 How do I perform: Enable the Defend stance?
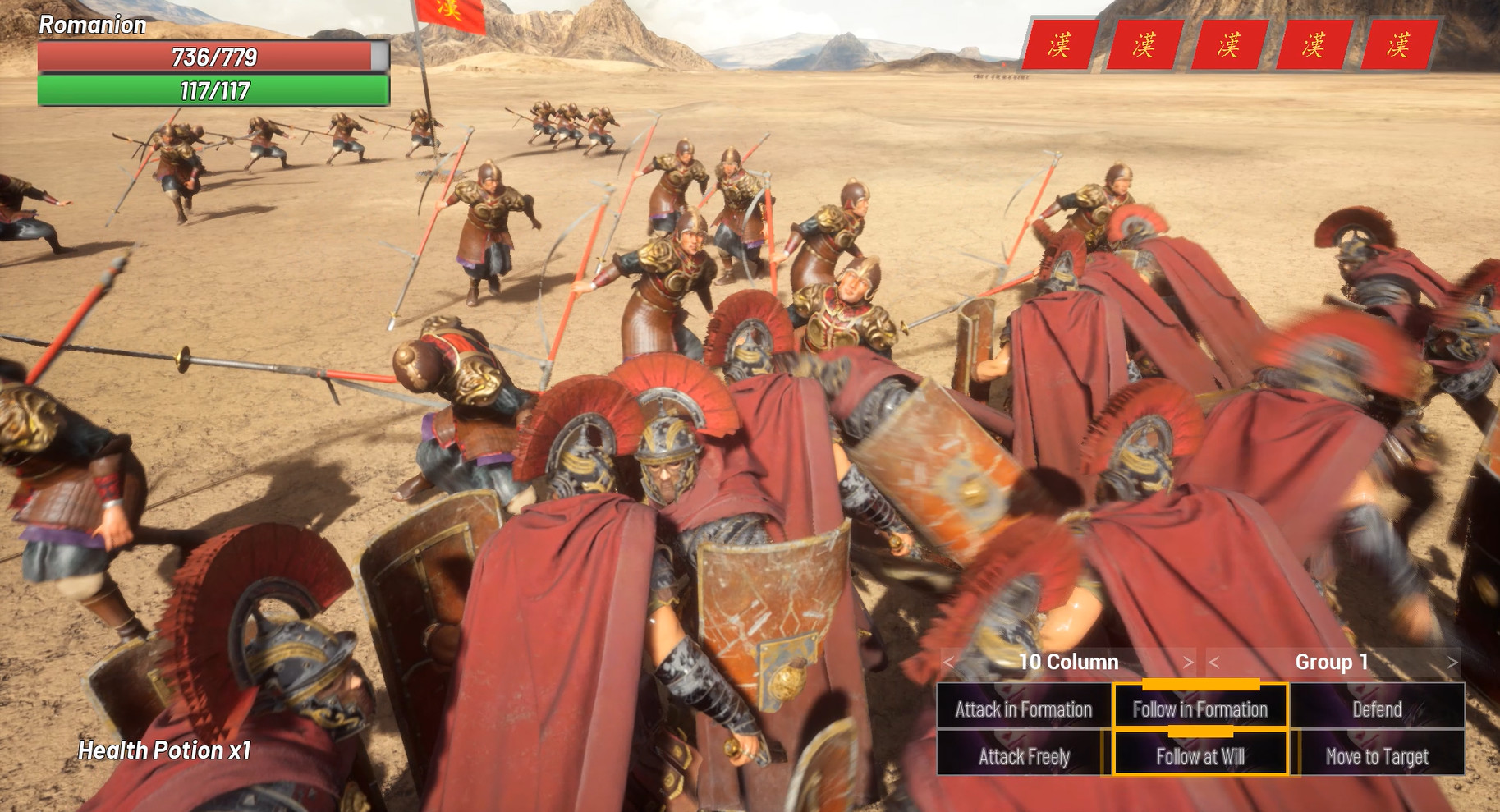tap(1377, 709)
